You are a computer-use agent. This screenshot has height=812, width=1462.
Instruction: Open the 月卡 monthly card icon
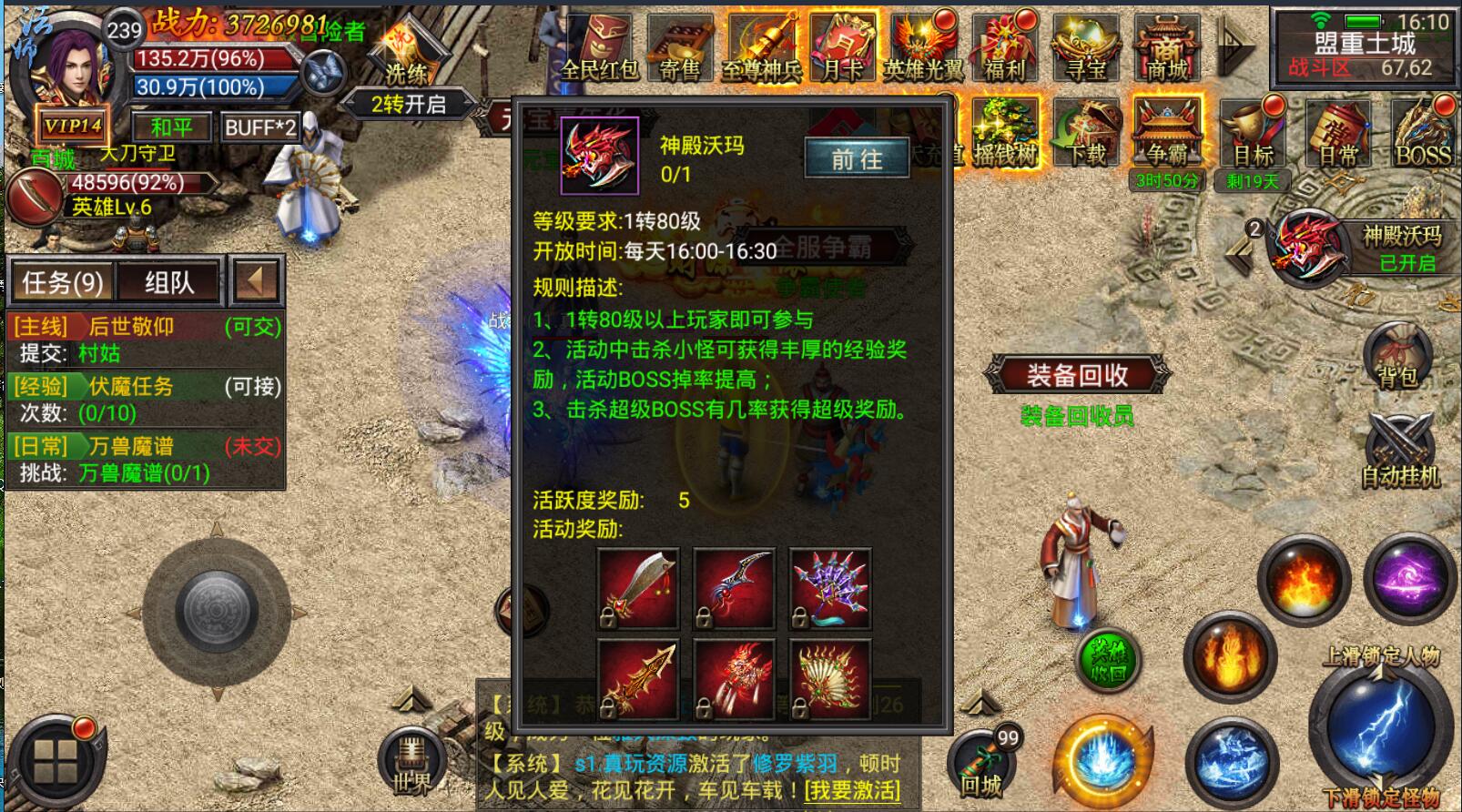tap(843, 49)
